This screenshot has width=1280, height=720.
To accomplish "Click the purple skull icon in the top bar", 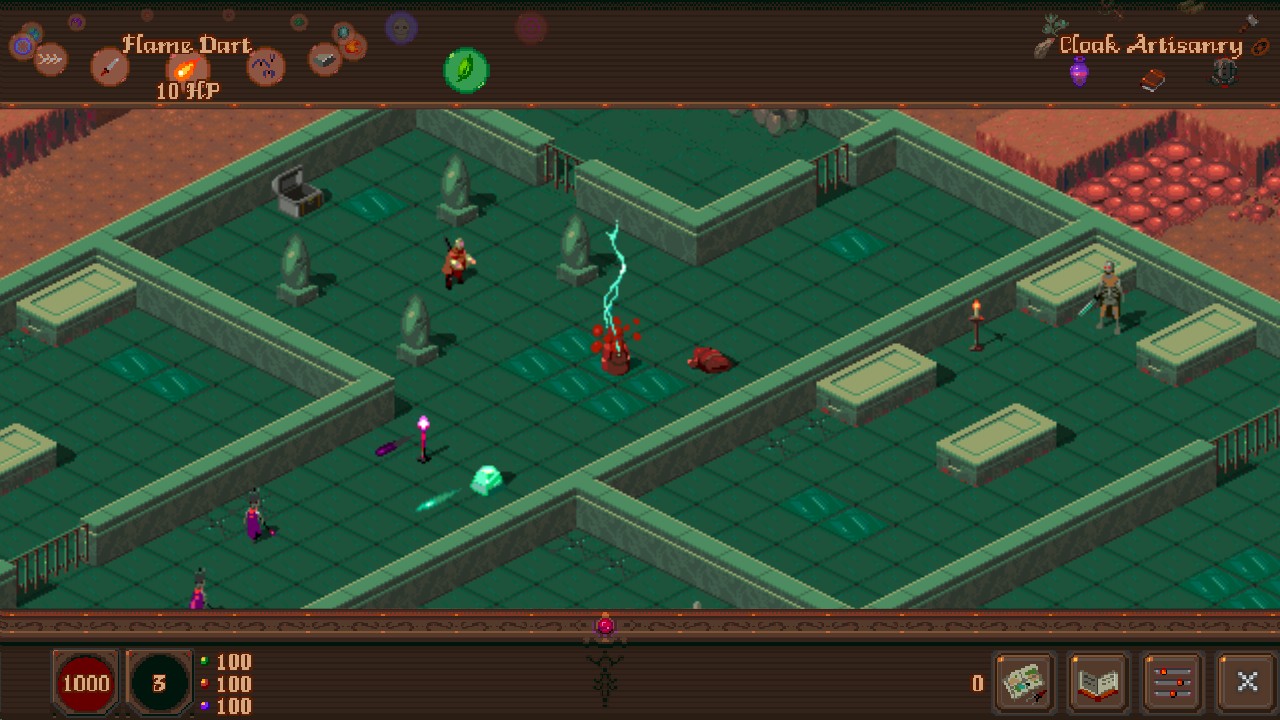I will [400, 30].
